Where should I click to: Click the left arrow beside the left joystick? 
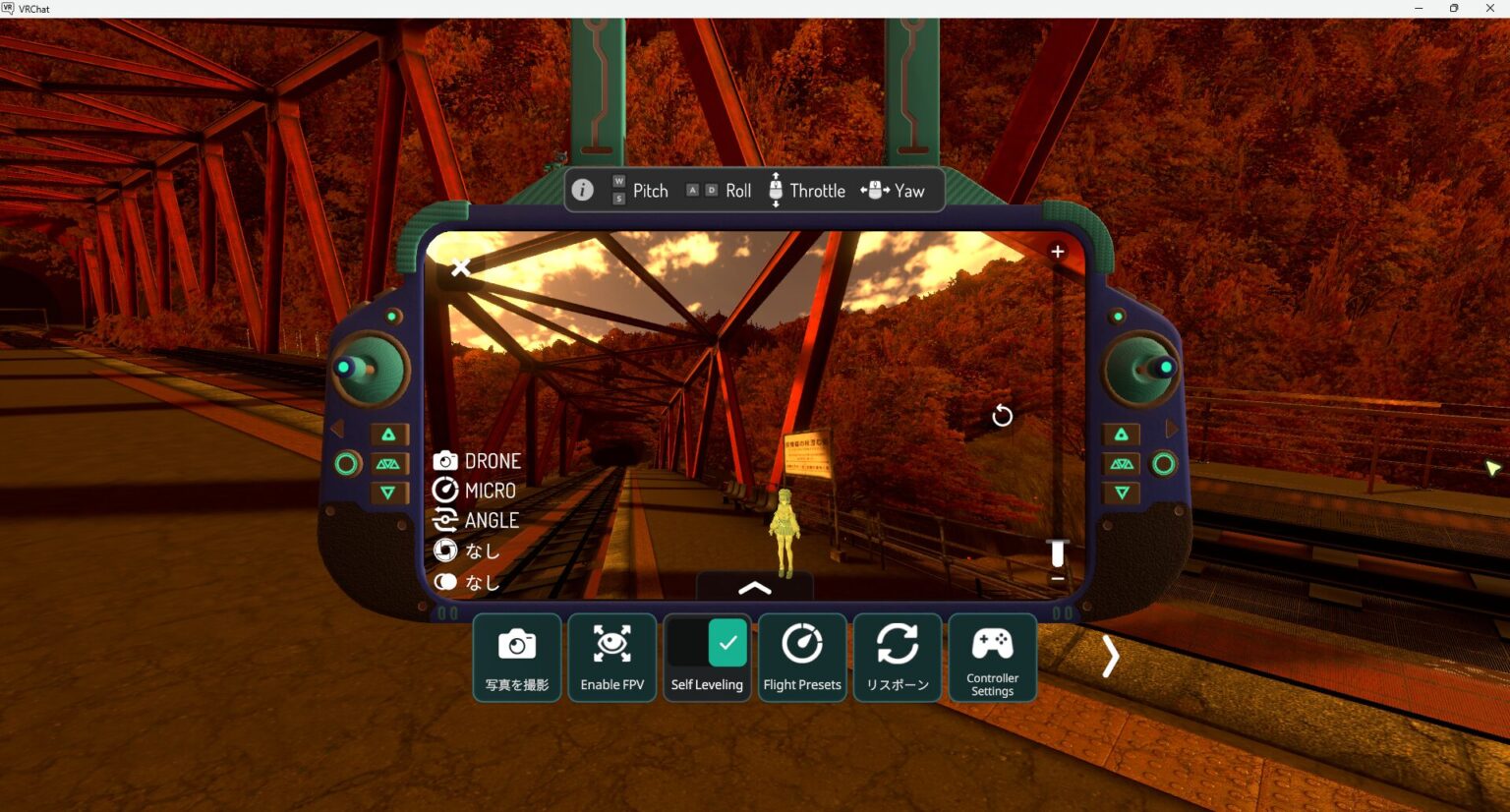tap(335, 428)
